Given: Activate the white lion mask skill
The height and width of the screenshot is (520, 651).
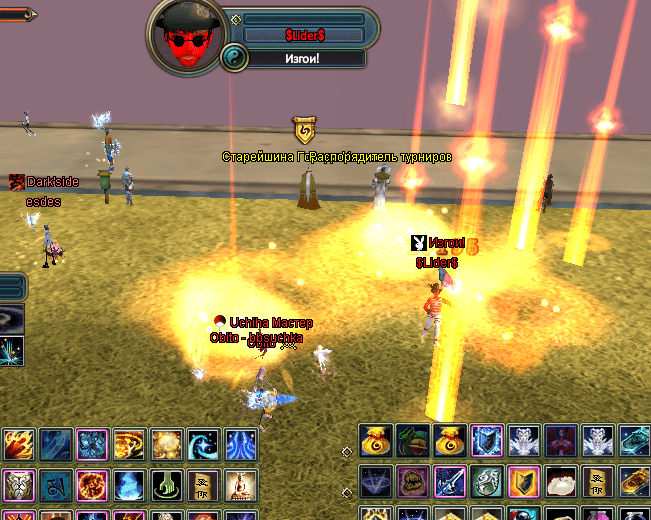Looking at the screenshot, I should [x=17, y=486].
